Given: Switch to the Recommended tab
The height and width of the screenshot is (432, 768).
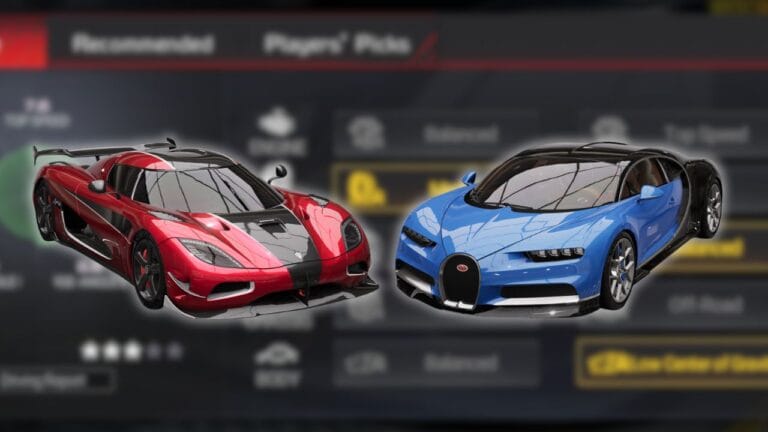Looking at the screenshot, I should 142,44.
